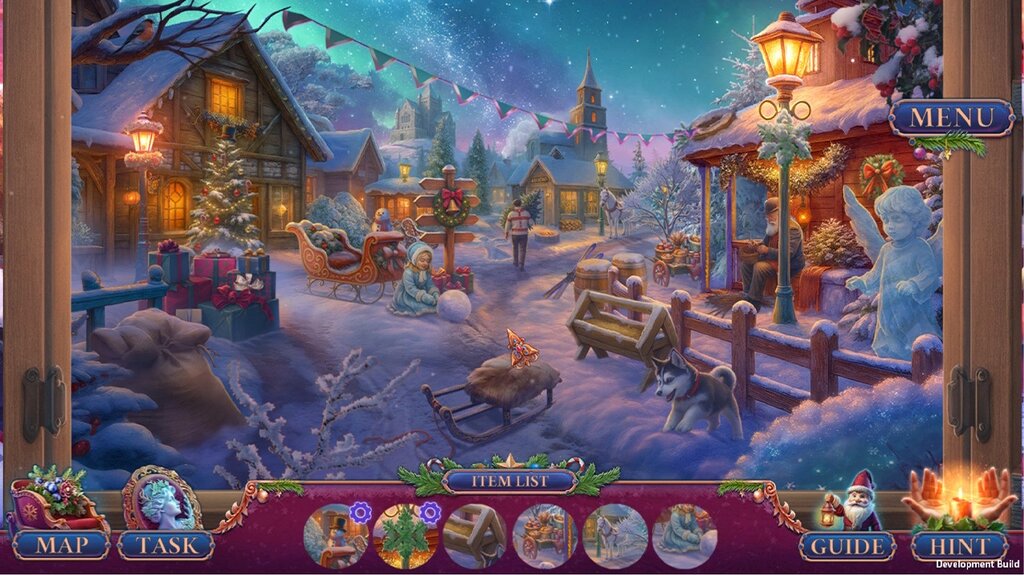Click the Item List label
Screen dimensions: 1024x575
[x=510, y=482]
